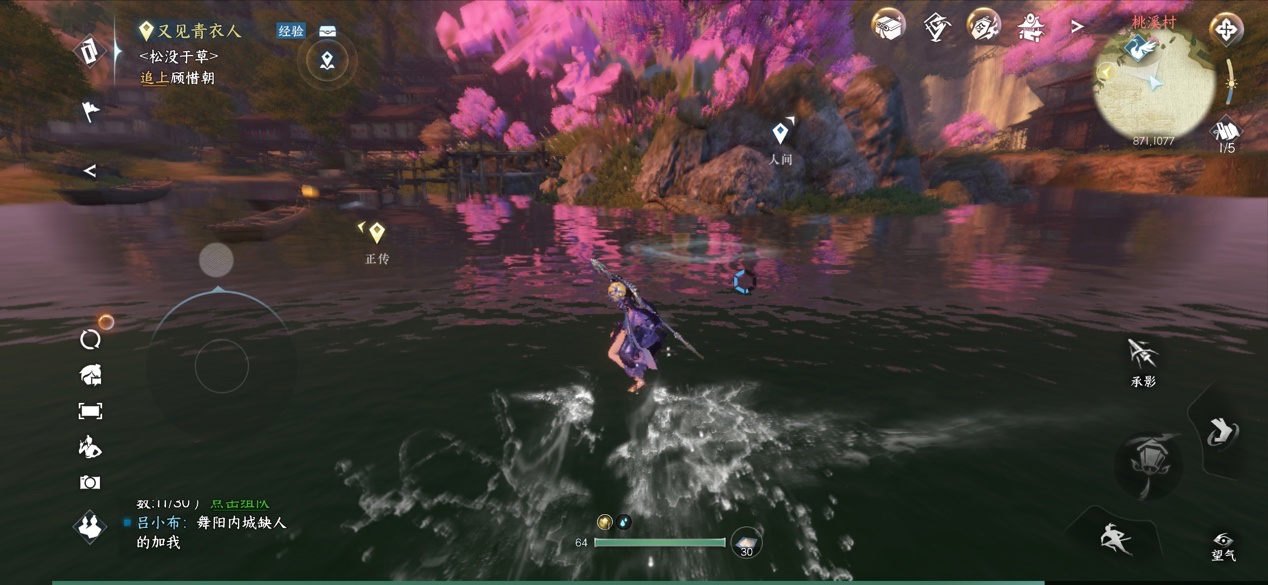Viewport: 1268px width, 585px height.
Task: Activate the quest auto-navigation pin button
Action: pos(327,62)
